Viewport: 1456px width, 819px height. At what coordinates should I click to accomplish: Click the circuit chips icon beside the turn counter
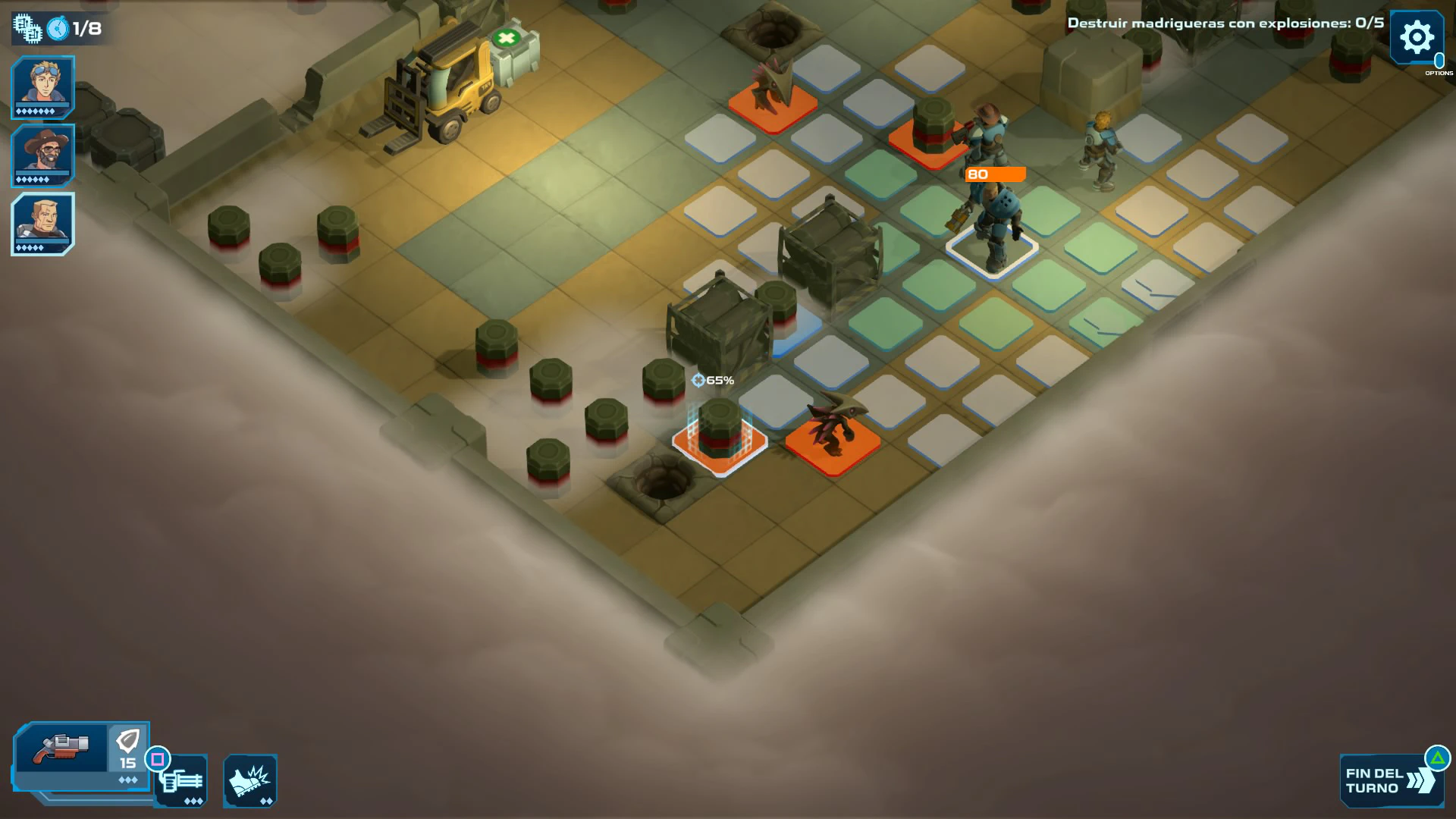[27, 29]
